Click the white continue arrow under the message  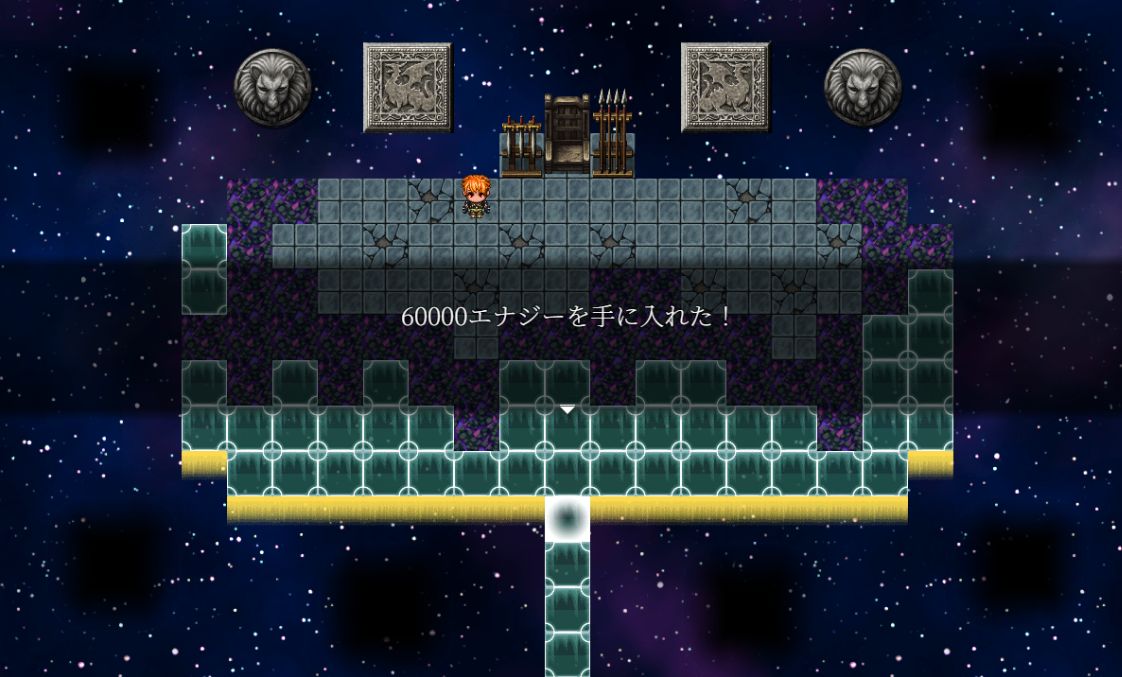[567, 409]
